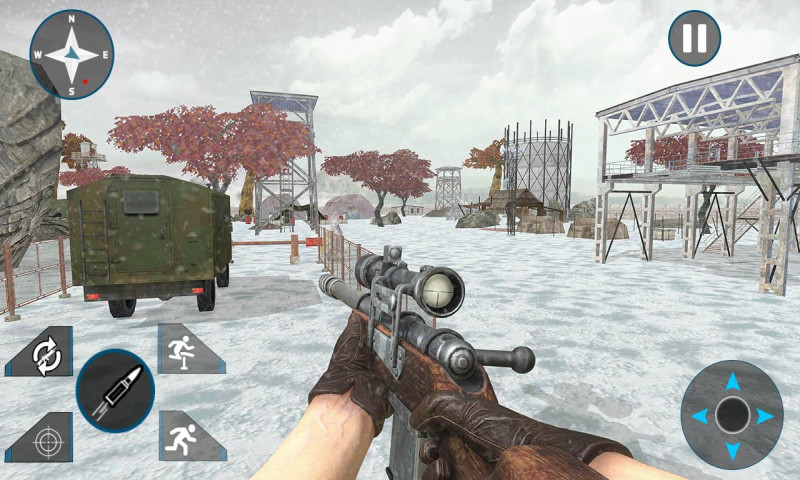The height and width of the screenshot is (480, 800).
Task: Click the joystick's left arrow
Action: (698, 416)
